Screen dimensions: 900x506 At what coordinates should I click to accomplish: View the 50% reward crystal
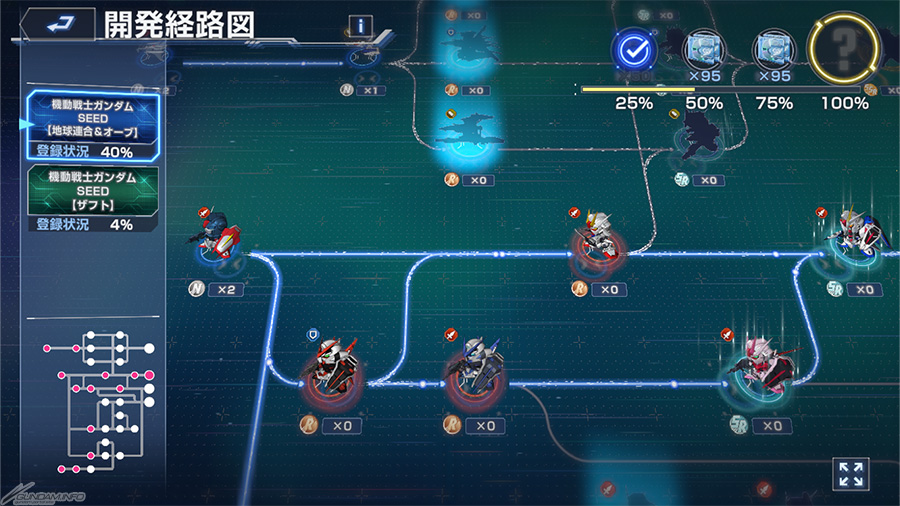[702, 50]
